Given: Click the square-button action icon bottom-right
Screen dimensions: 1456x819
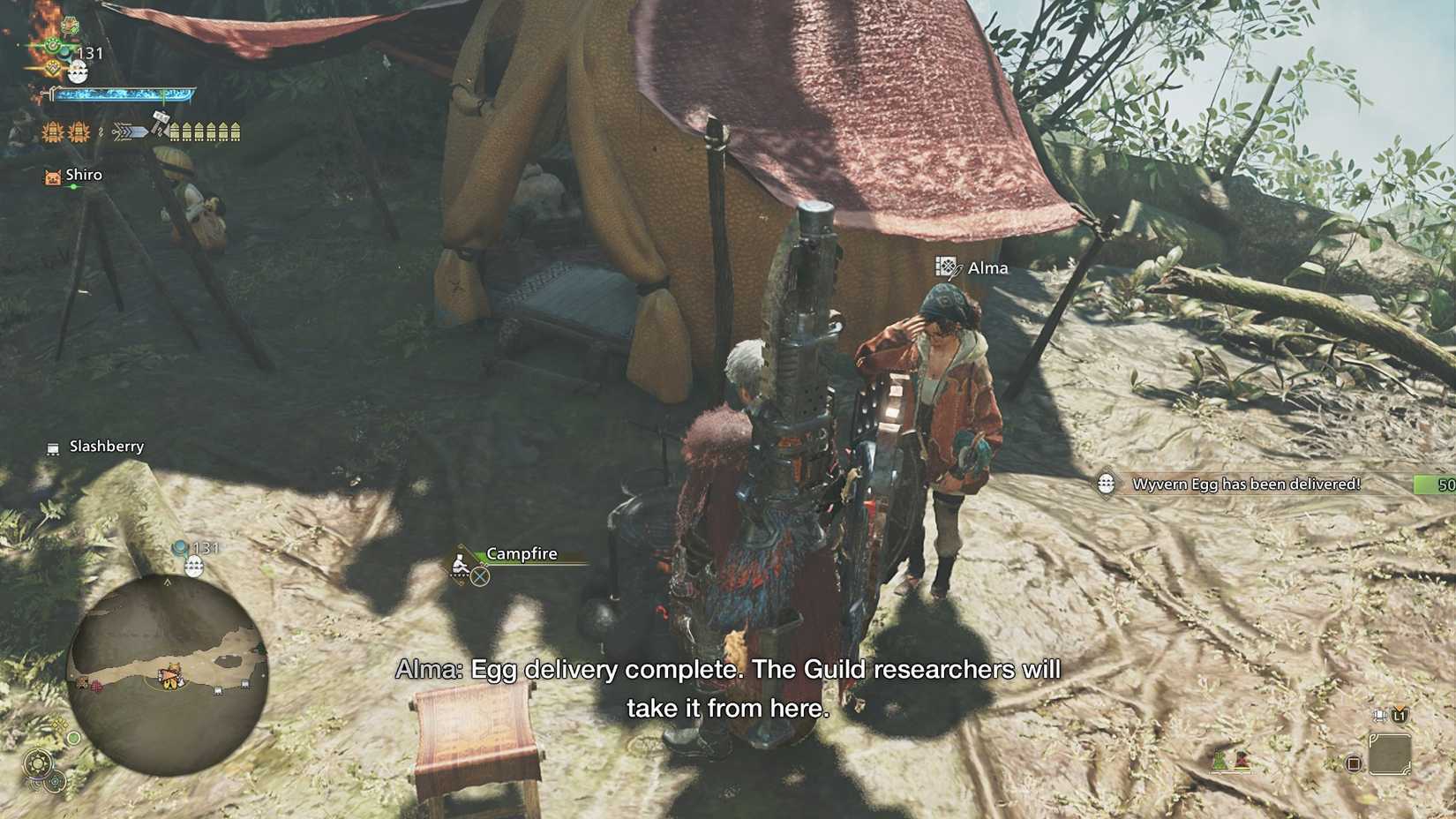Looking at the screenshot, I should pos(1354,764).
